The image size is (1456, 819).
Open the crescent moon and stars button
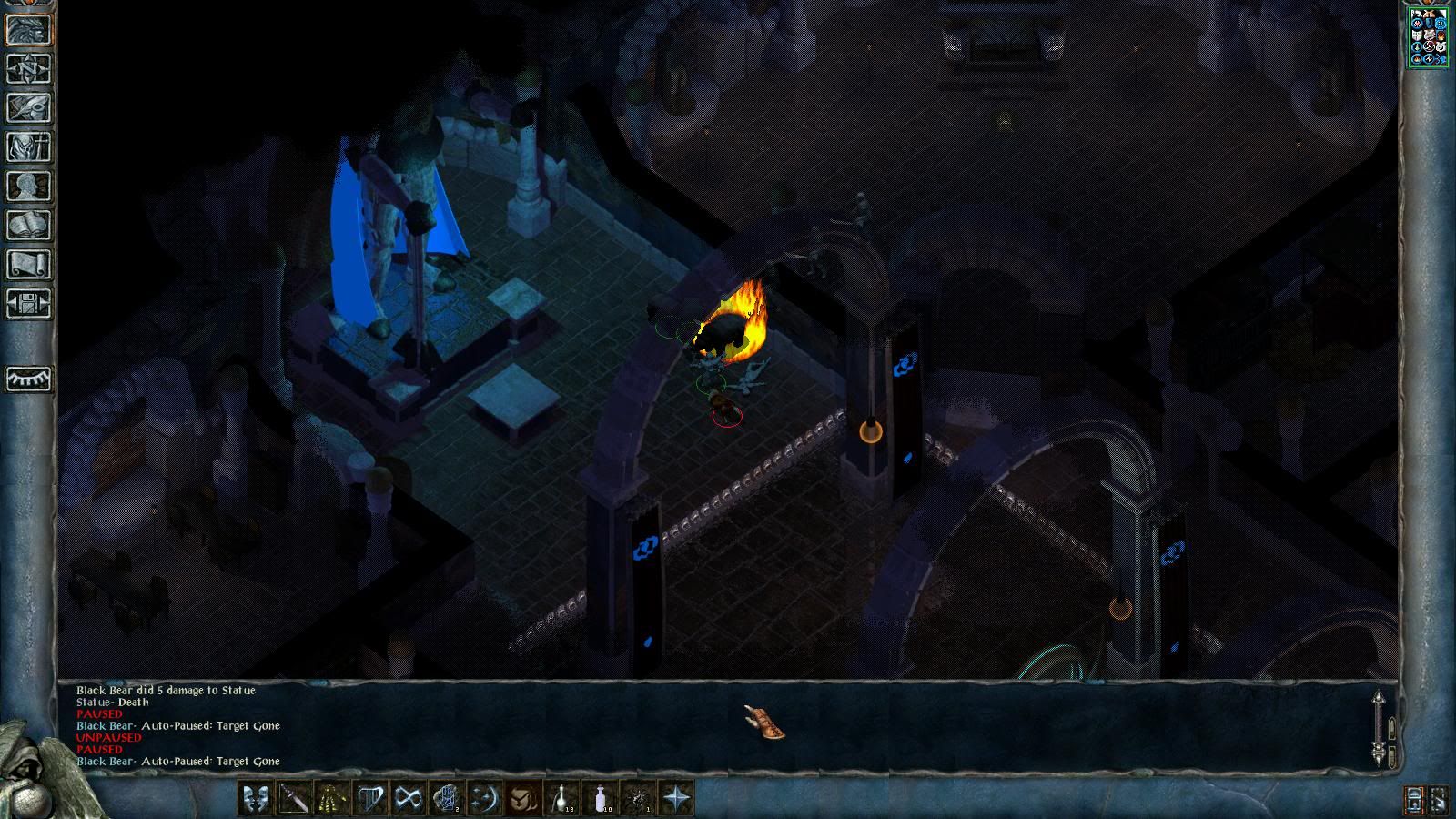point(485,799)
